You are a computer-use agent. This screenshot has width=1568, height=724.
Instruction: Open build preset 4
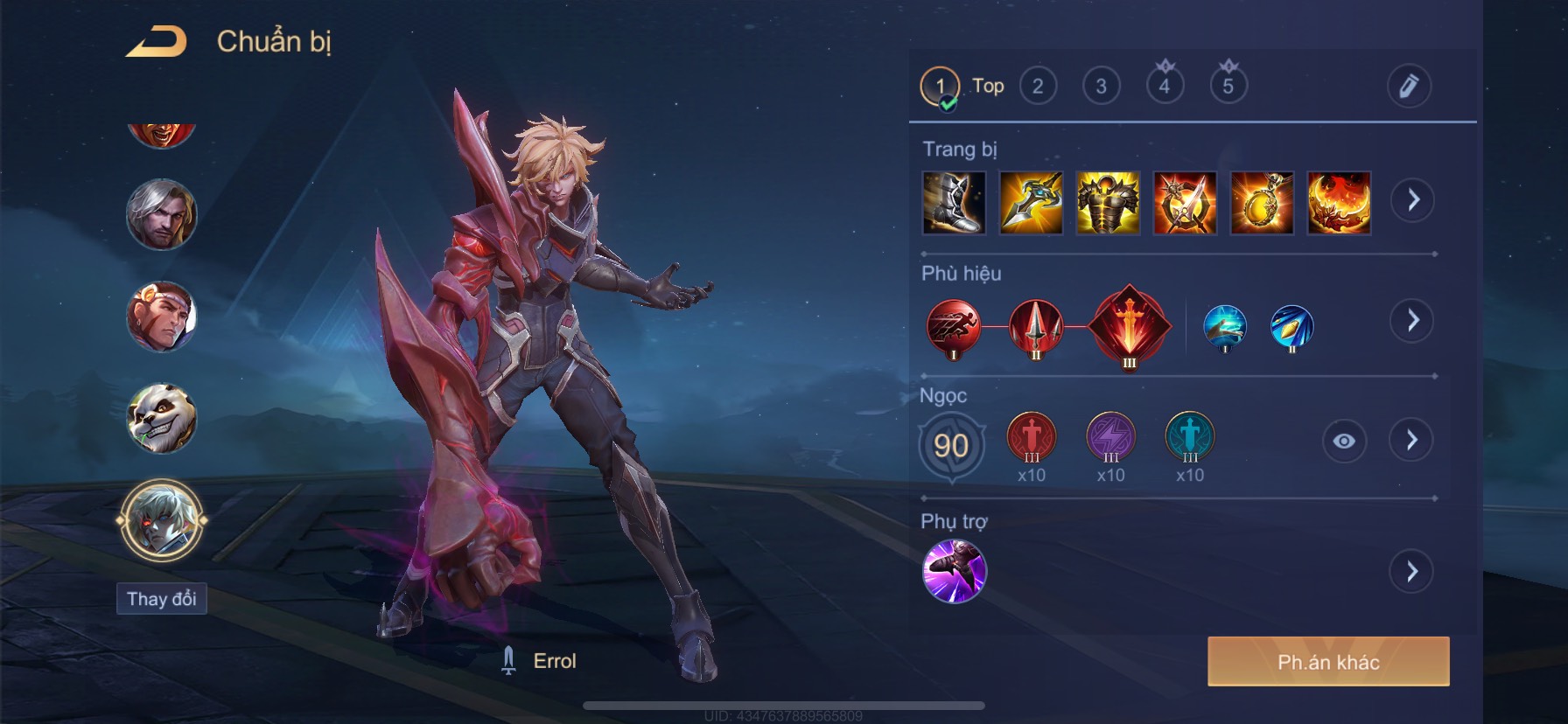(x=1165, y=86)
